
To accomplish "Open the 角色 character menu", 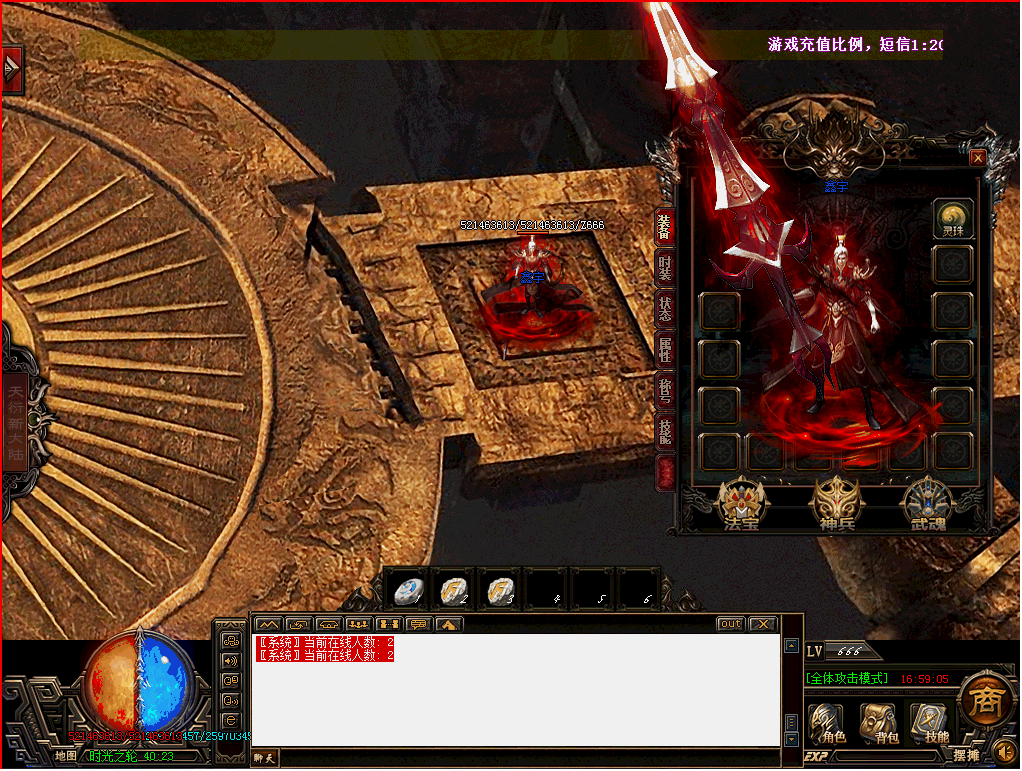I will pos(827,723).
